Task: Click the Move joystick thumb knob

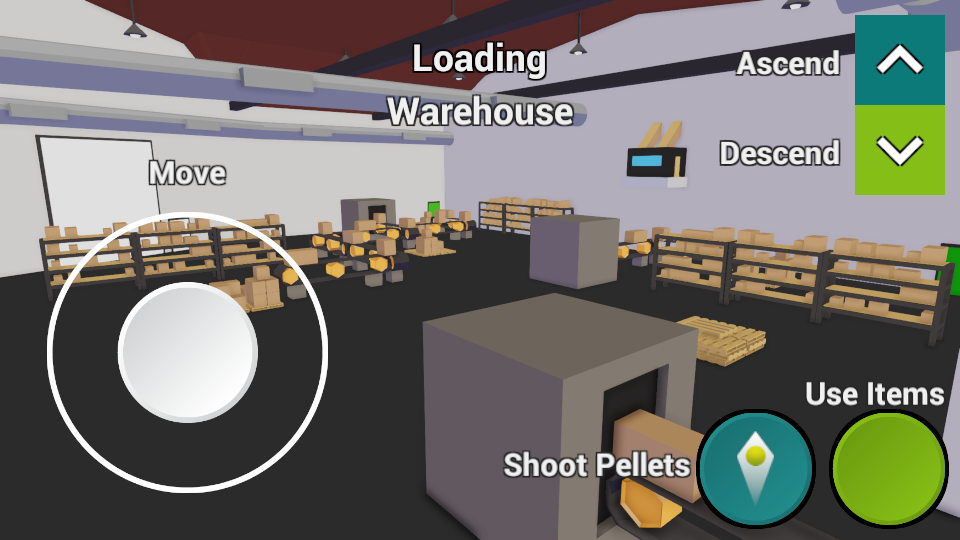Action: (188, 352)
